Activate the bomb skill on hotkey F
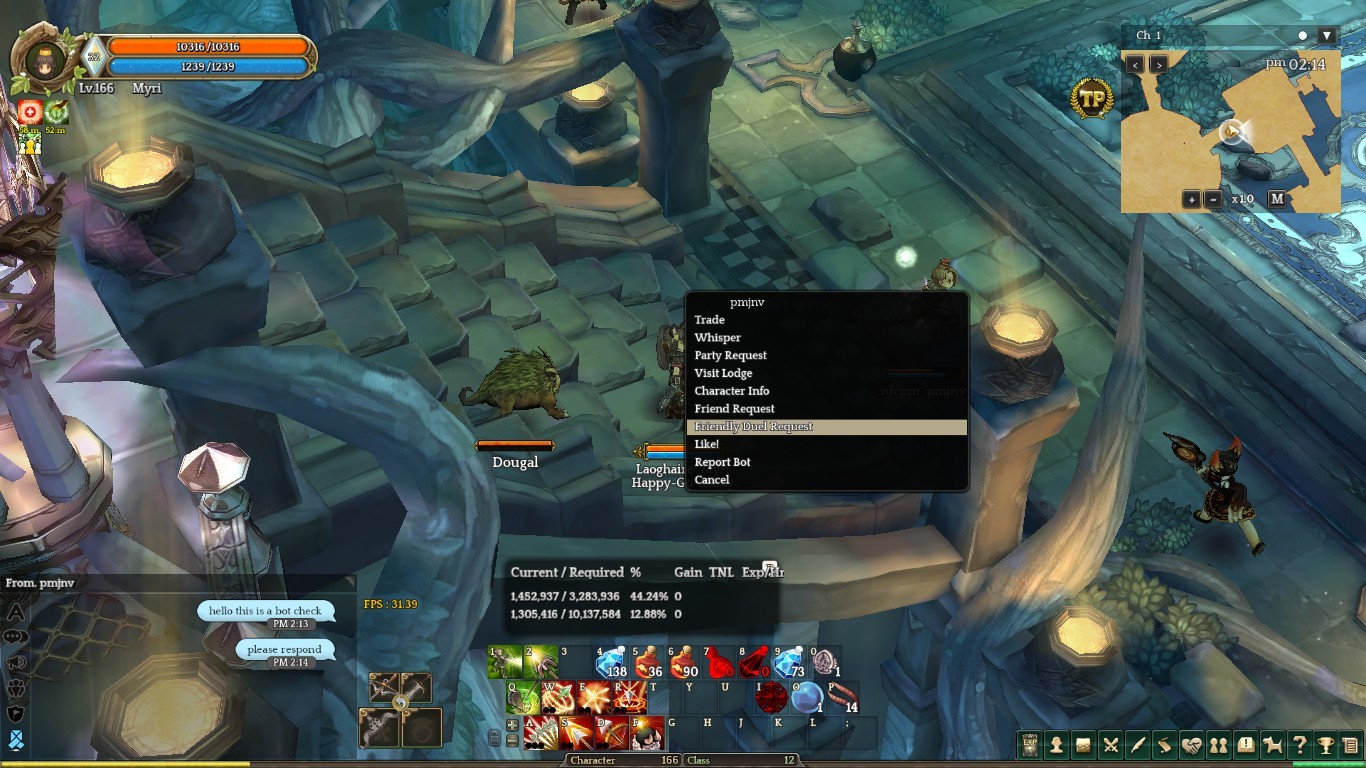 tap(648, 733)
